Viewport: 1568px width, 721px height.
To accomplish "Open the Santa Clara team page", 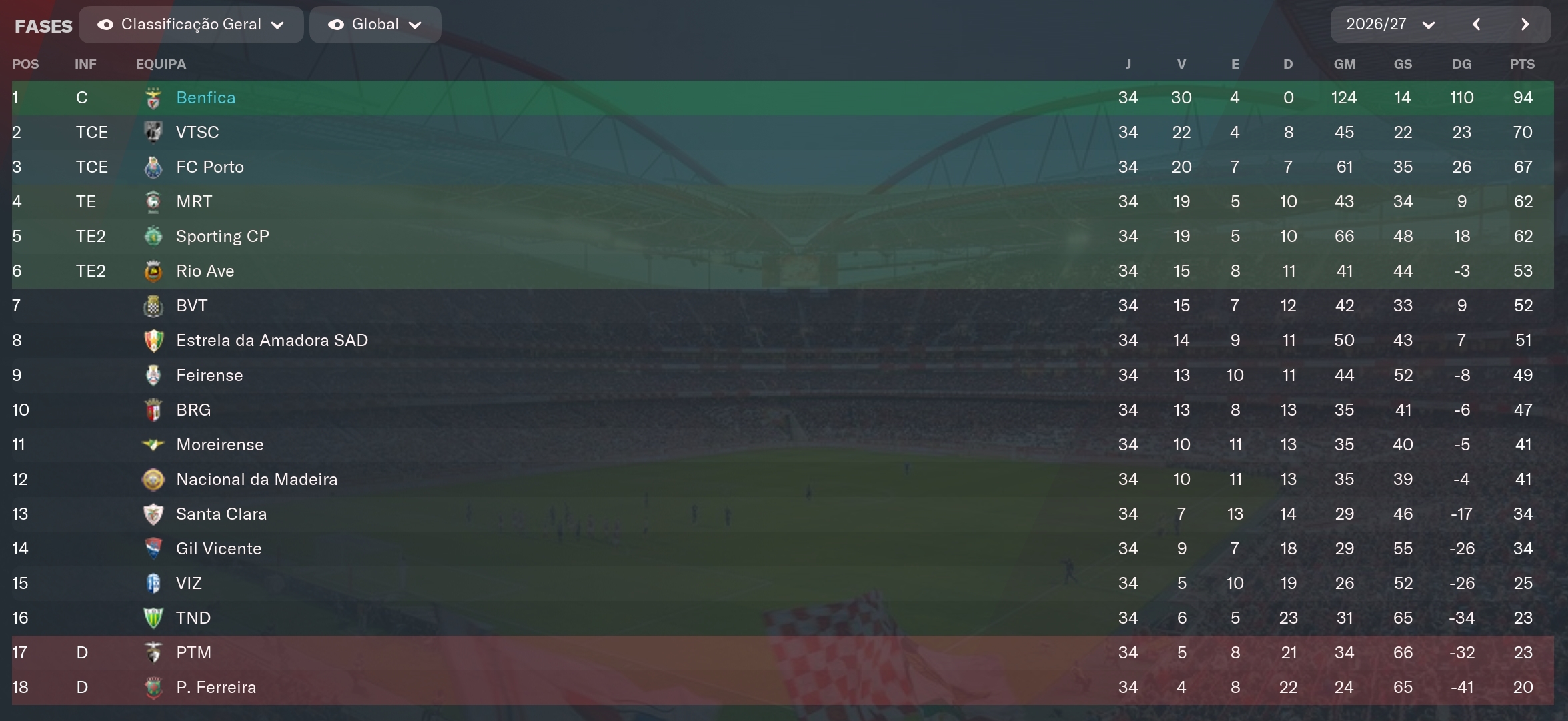I will tap(221, 514).
